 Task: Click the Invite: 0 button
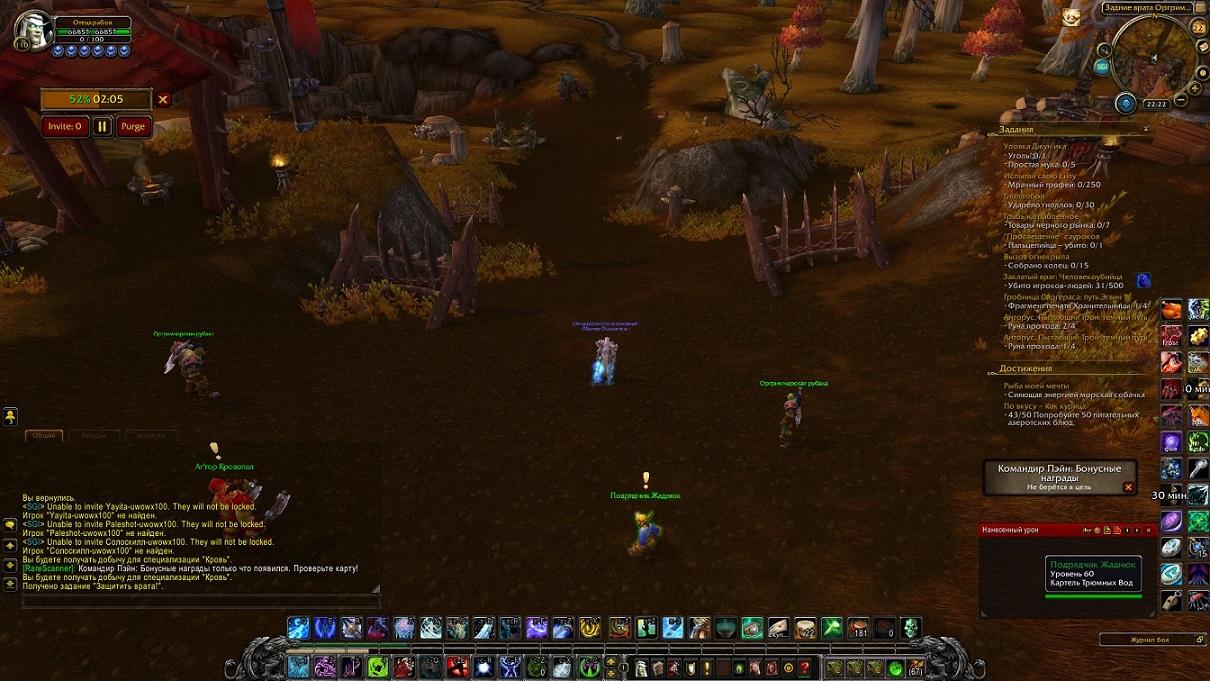coord(65,126)
